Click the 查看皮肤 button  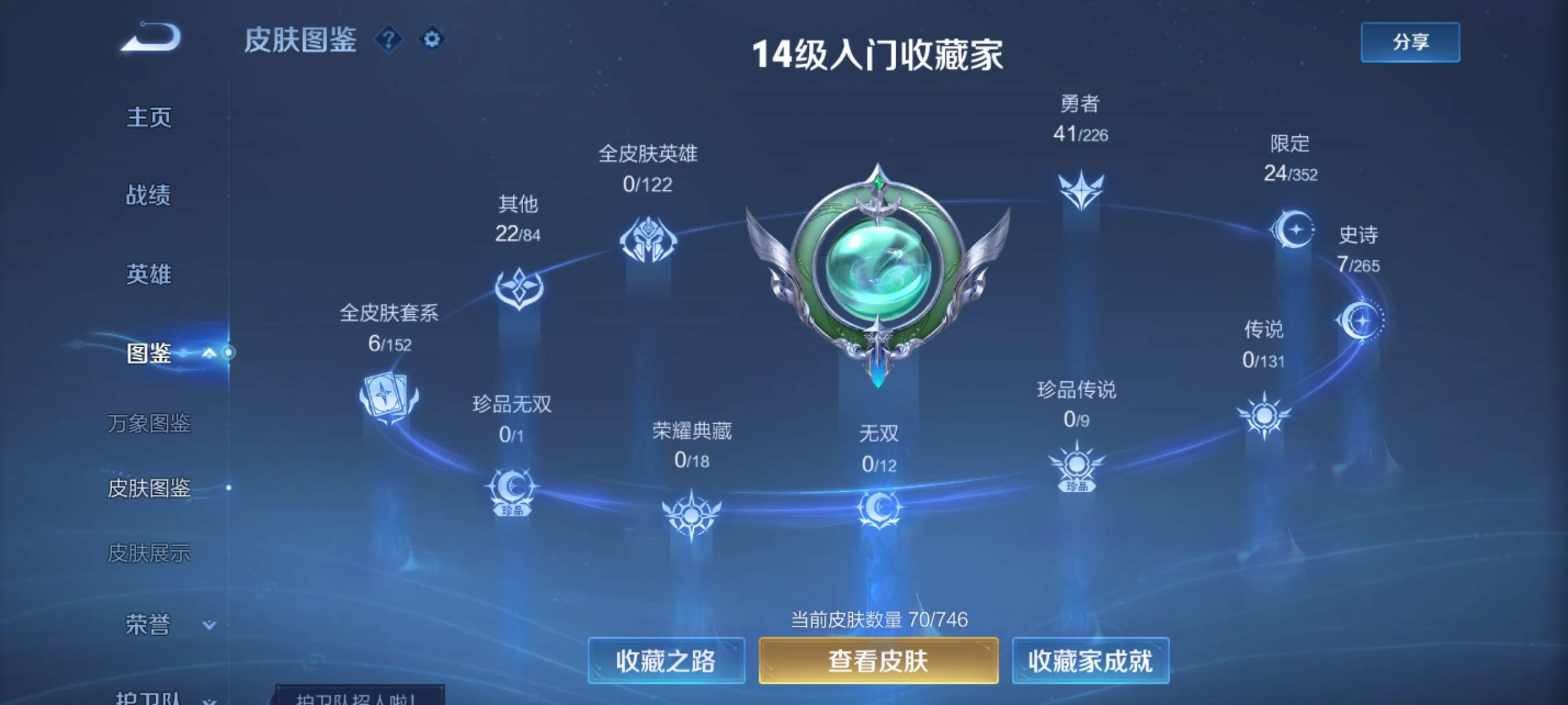[879, 661]
